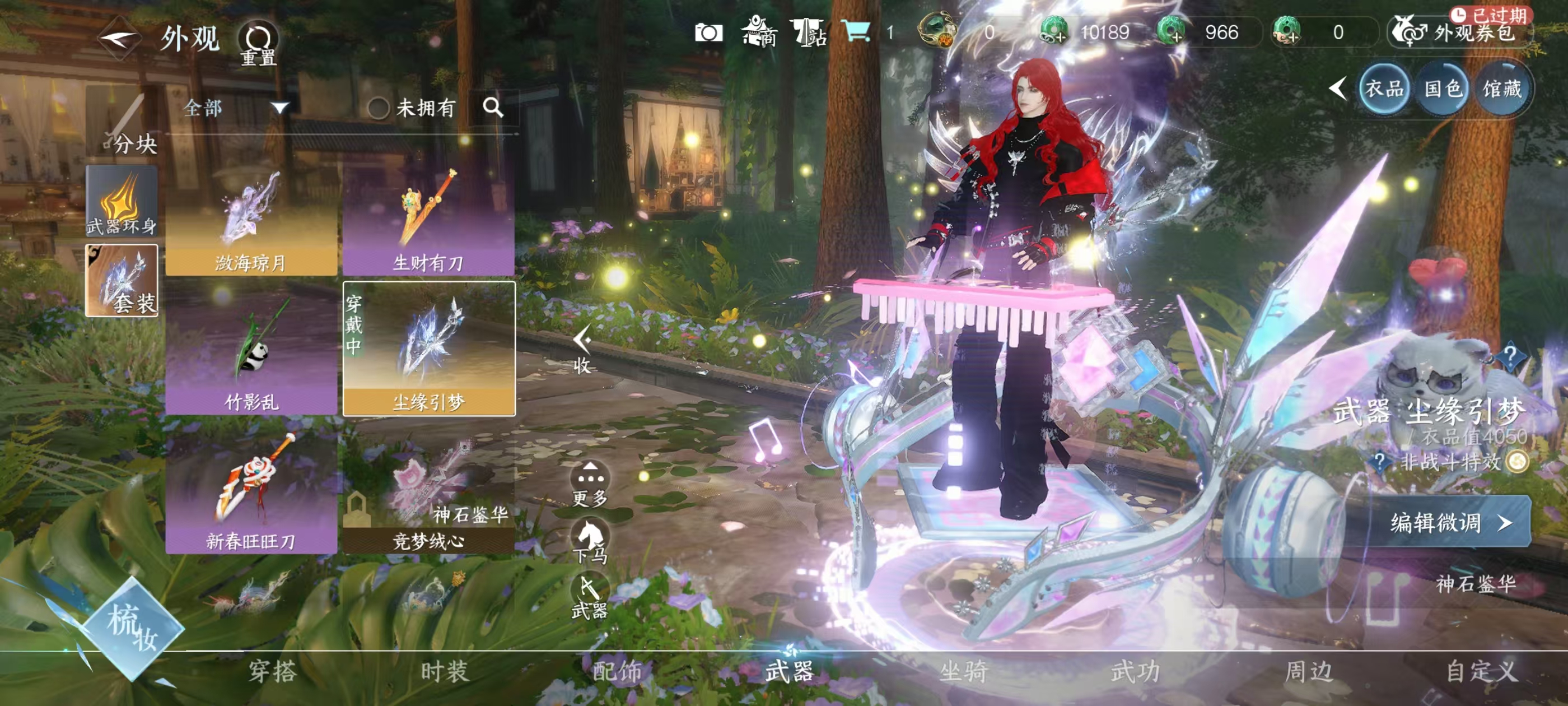The height and width of the screenshot is (706, 1568).
Task: Switch to the 坐骑 tab
Action: [962, 672]
